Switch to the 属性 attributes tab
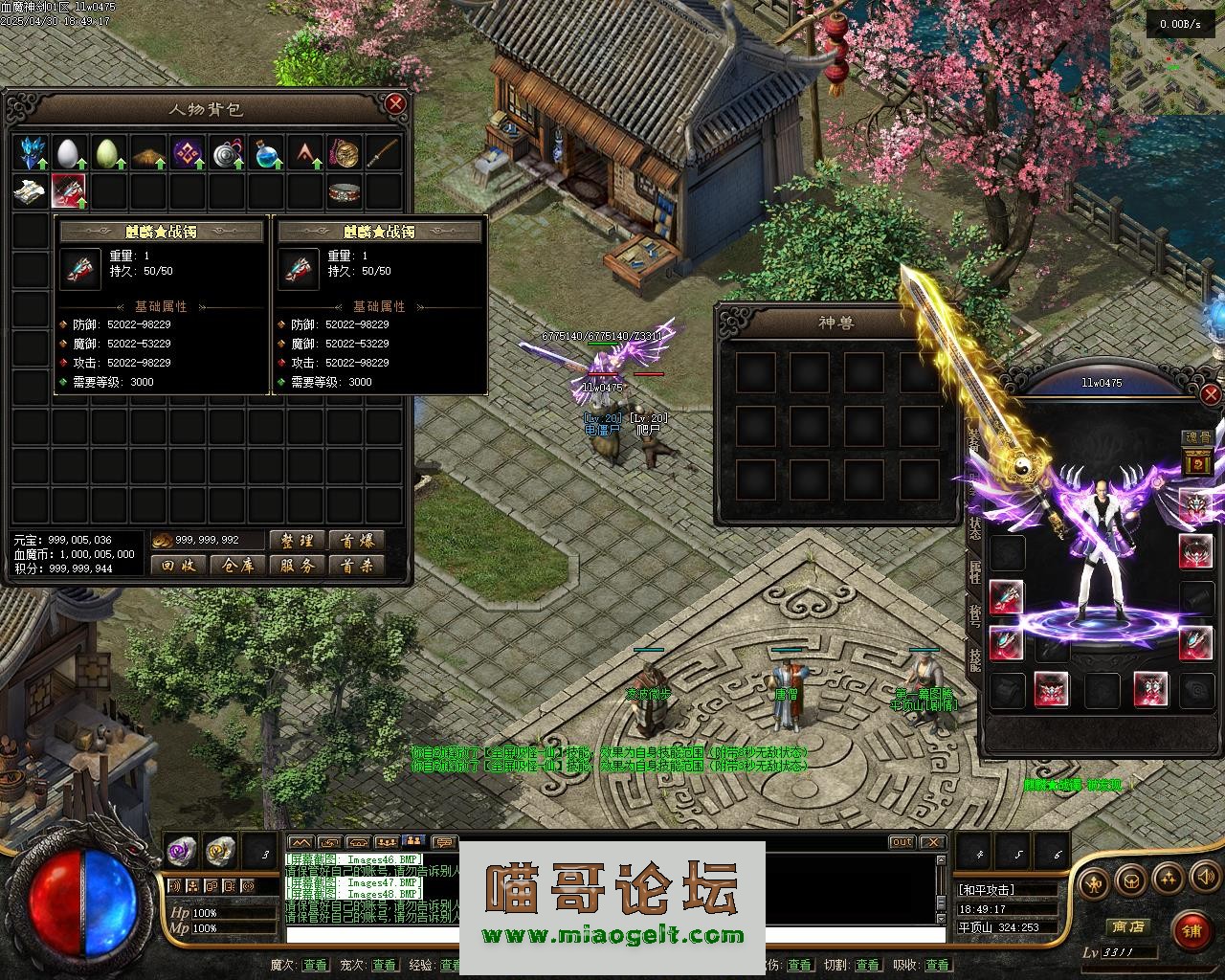The image size is (1225, 980). pyautogui.click(x=974, y=572)
